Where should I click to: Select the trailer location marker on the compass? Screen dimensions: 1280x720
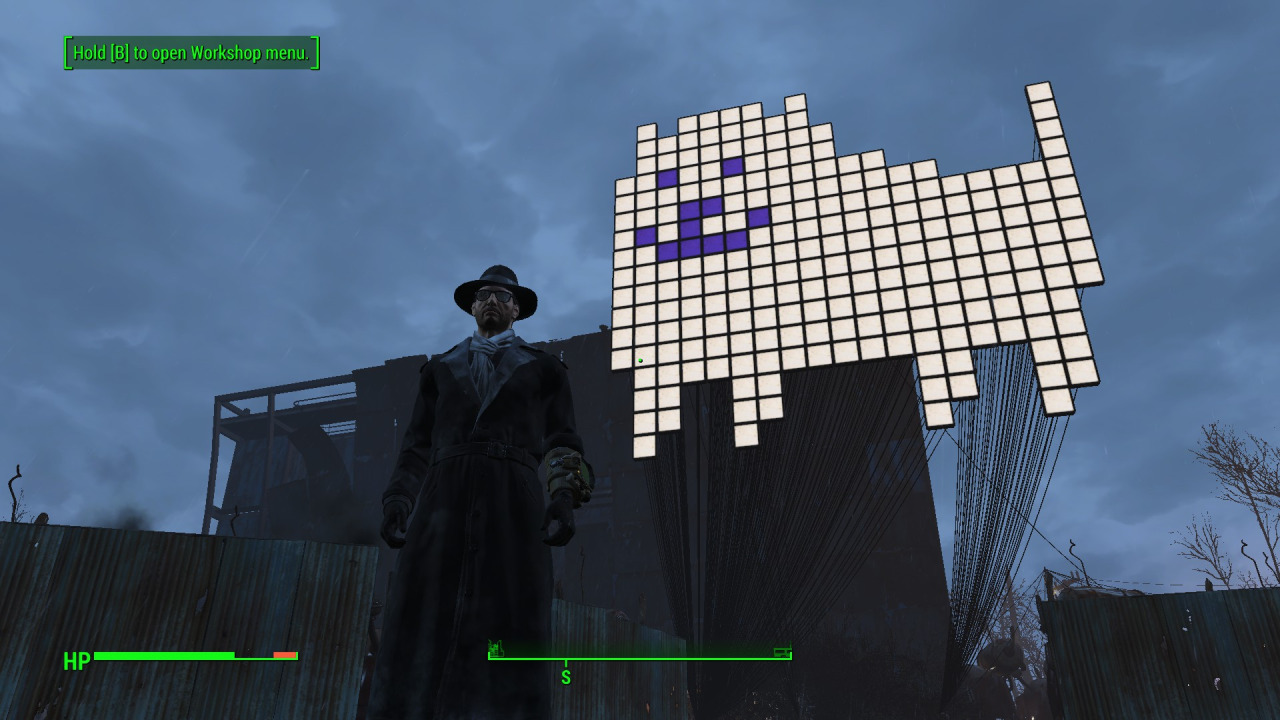coord(782,651)
